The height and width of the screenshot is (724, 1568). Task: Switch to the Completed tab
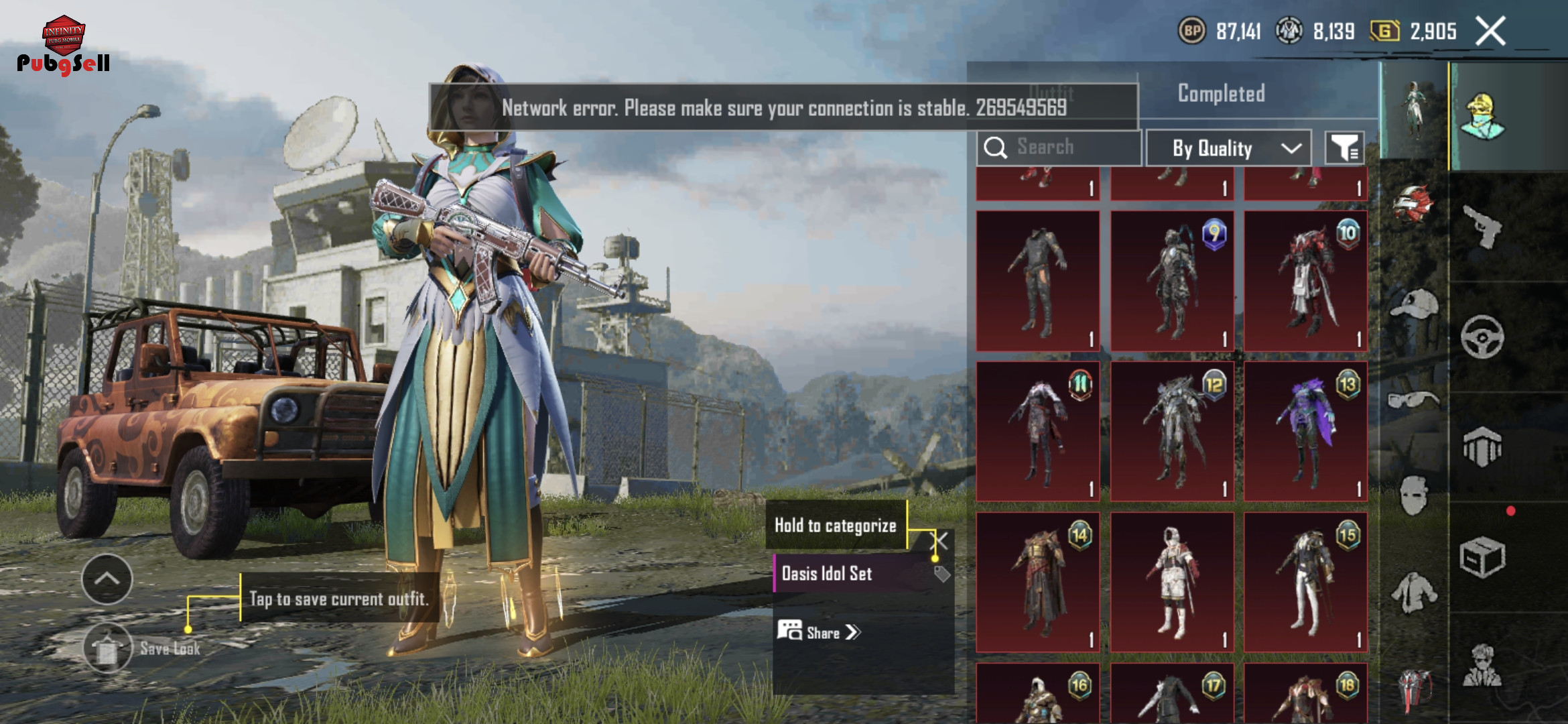click(x=1221, y=93)
